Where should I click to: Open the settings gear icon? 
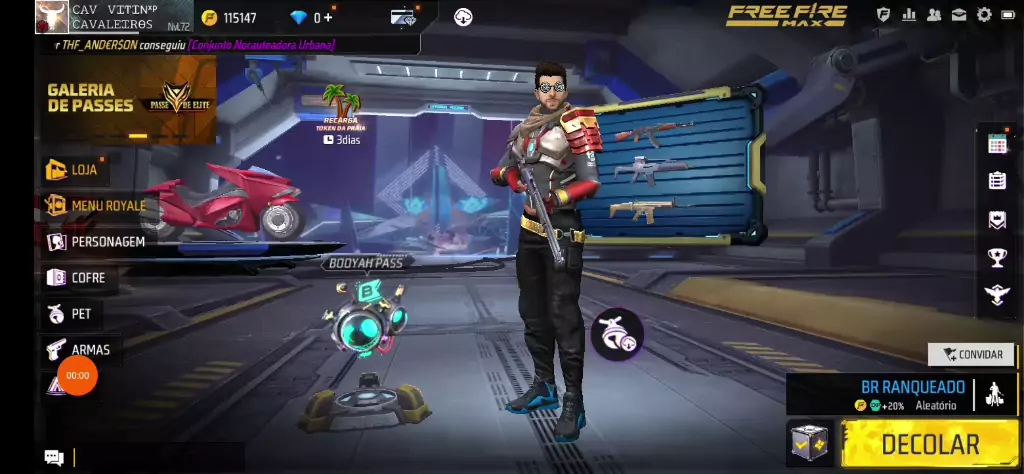pyautogui.click(x=984, y=15)
